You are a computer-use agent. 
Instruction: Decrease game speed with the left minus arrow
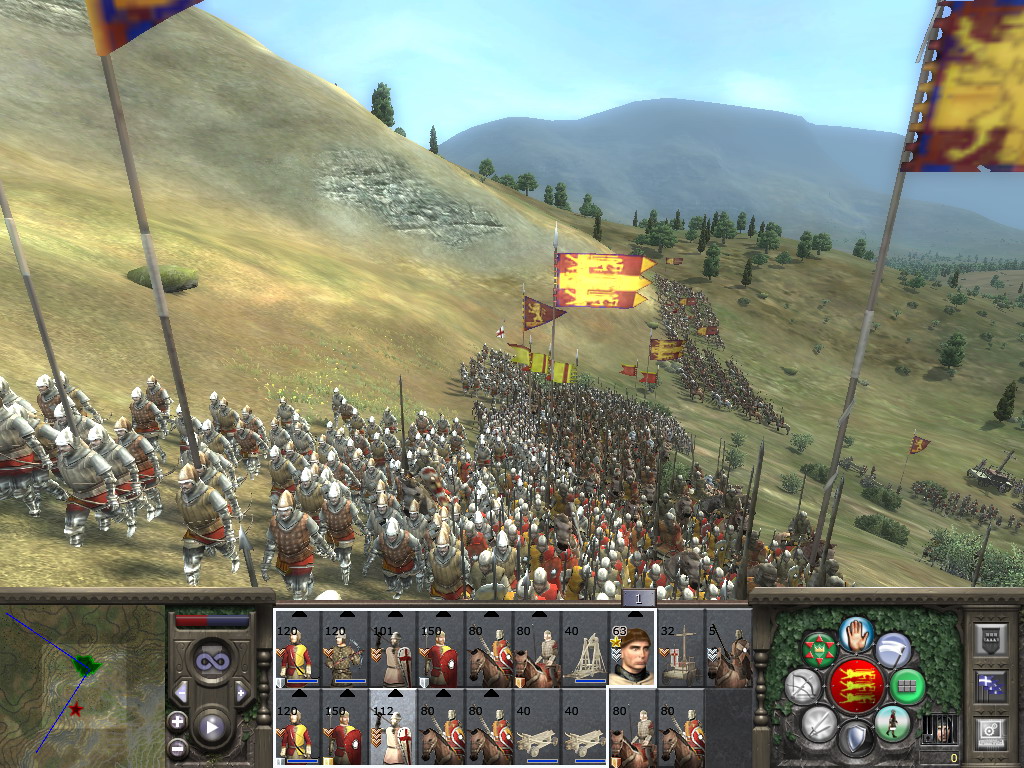(181, 692)
